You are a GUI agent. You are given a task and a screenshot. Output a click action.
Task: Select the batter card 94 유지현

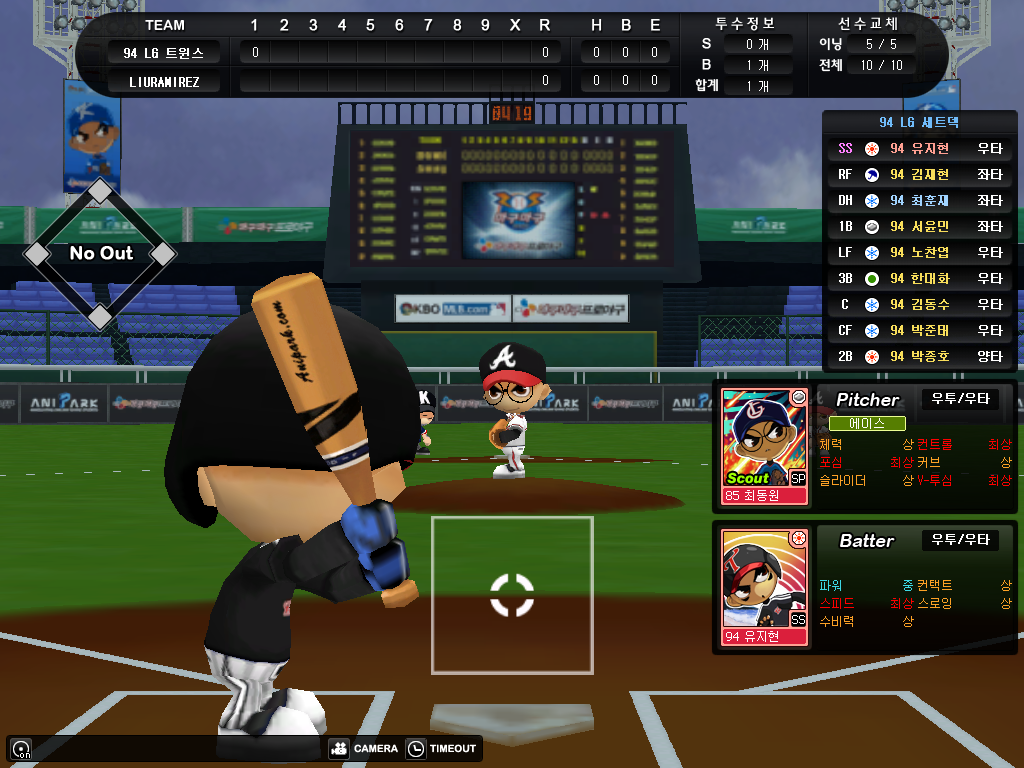pos(765,587)
